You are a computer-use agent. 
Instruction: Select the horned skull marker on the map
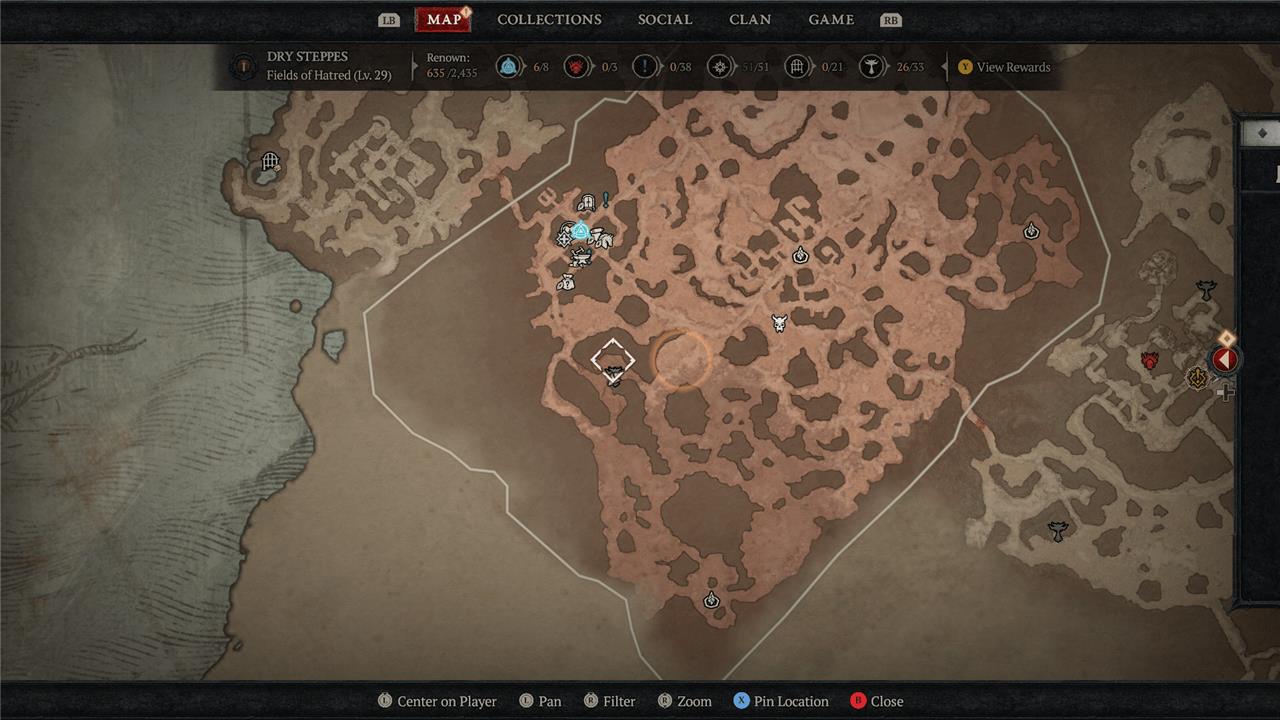point(779,323)
